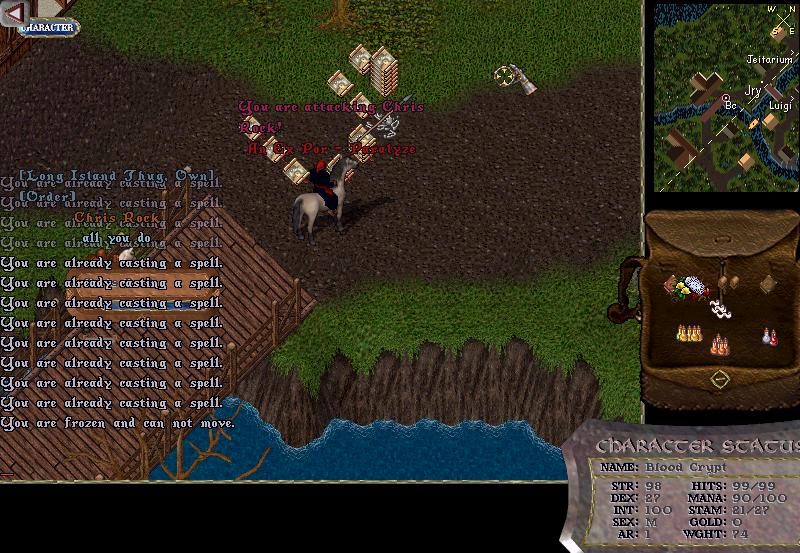Screen dimensions: 800x553
Task: Select the Character Status panel
Action: [690, 490]
